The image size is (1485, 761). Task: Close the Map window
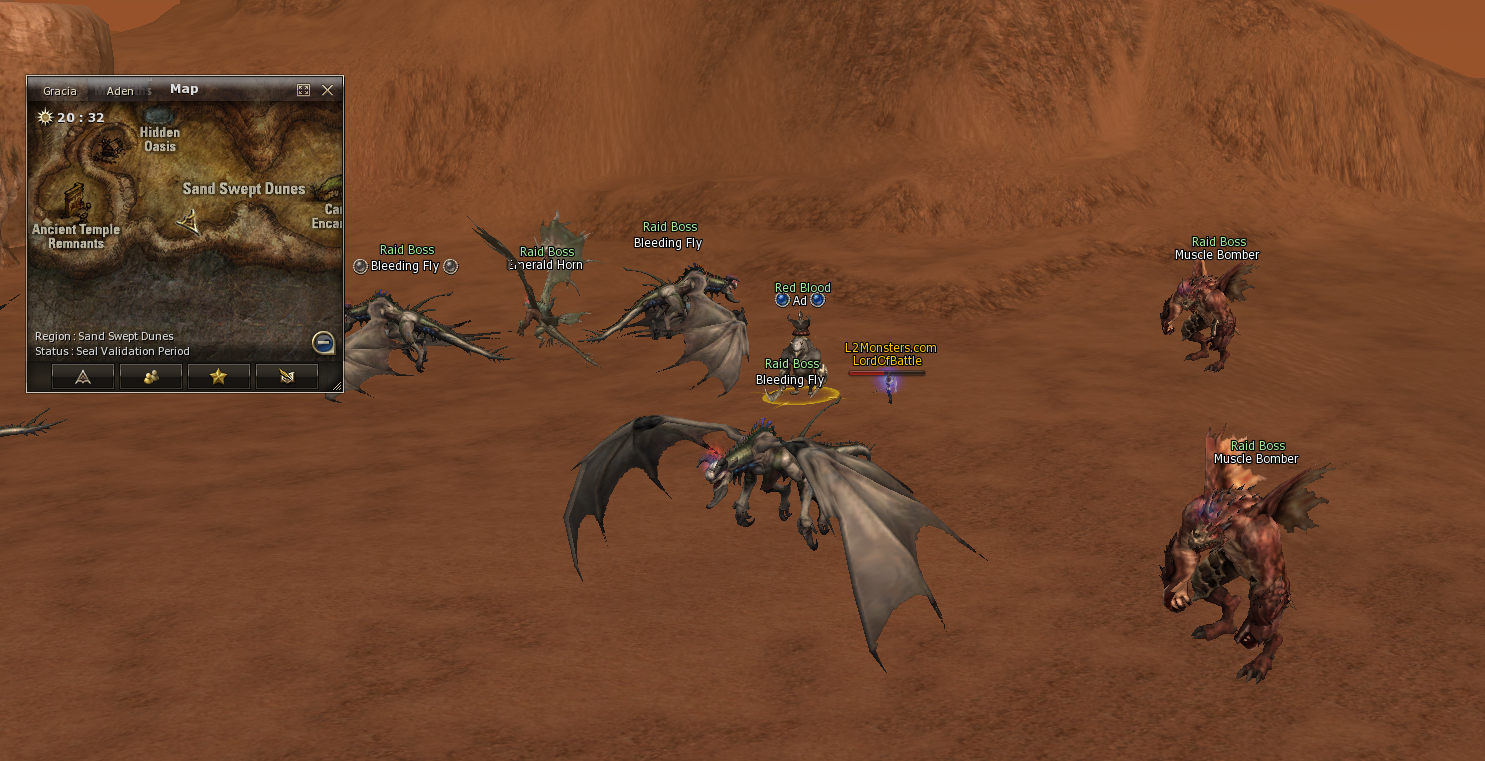click(327, 90)
